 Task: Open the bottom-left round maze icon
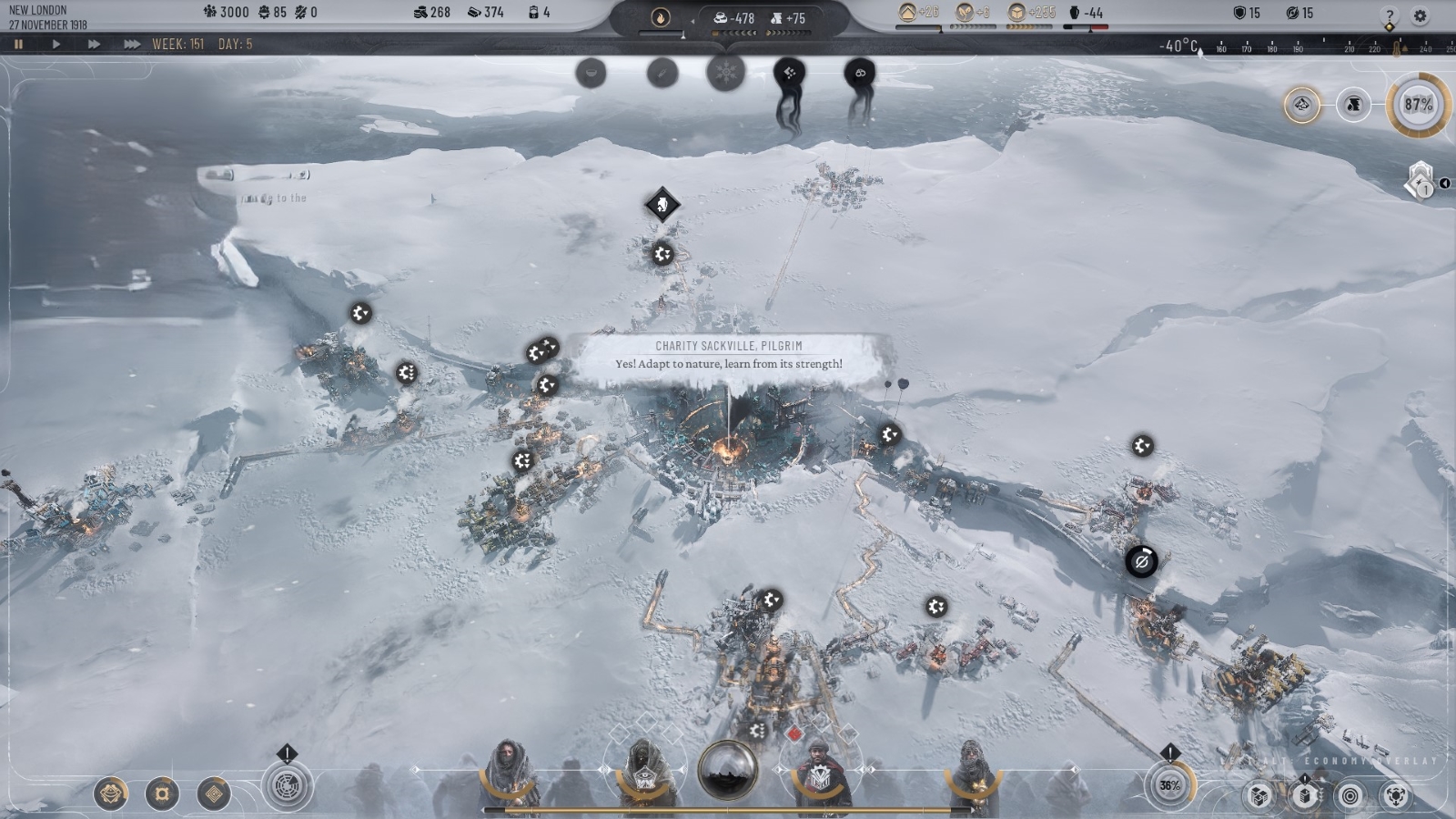pyautogui.click(x=287, y=786)
